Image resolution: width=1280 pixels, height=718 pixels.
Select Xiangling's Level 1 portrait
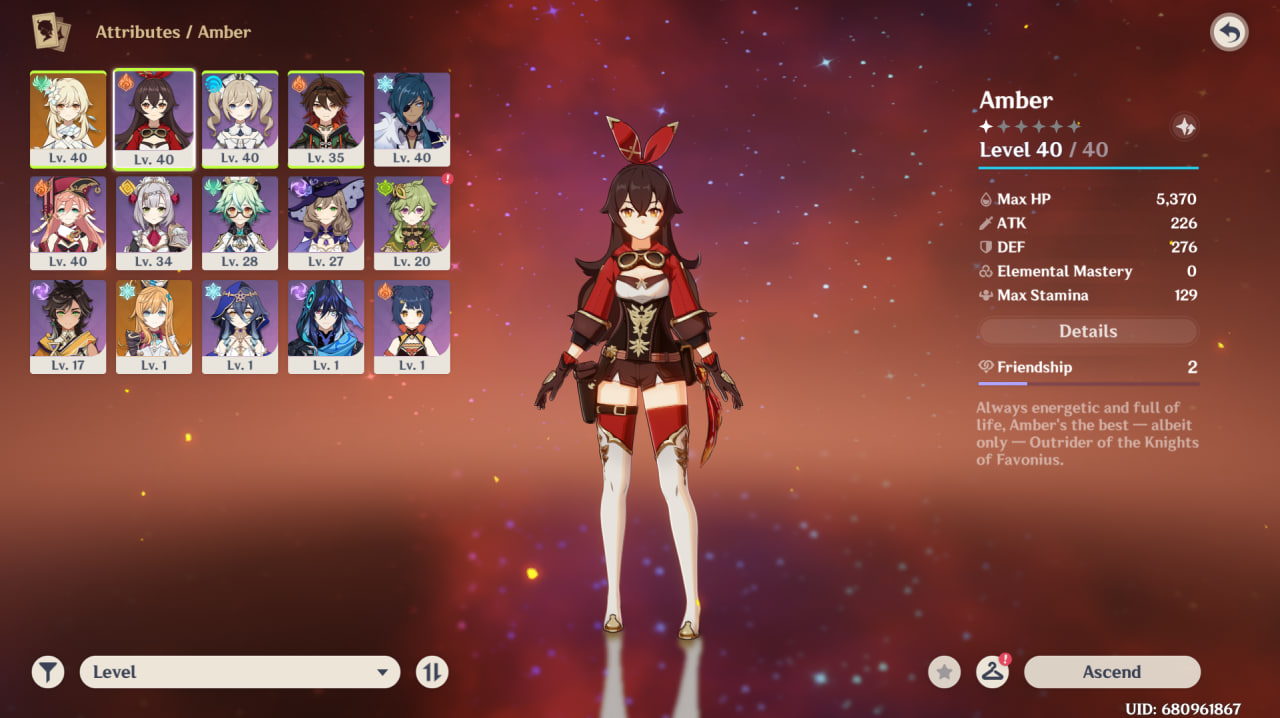(x=412, y=326)
